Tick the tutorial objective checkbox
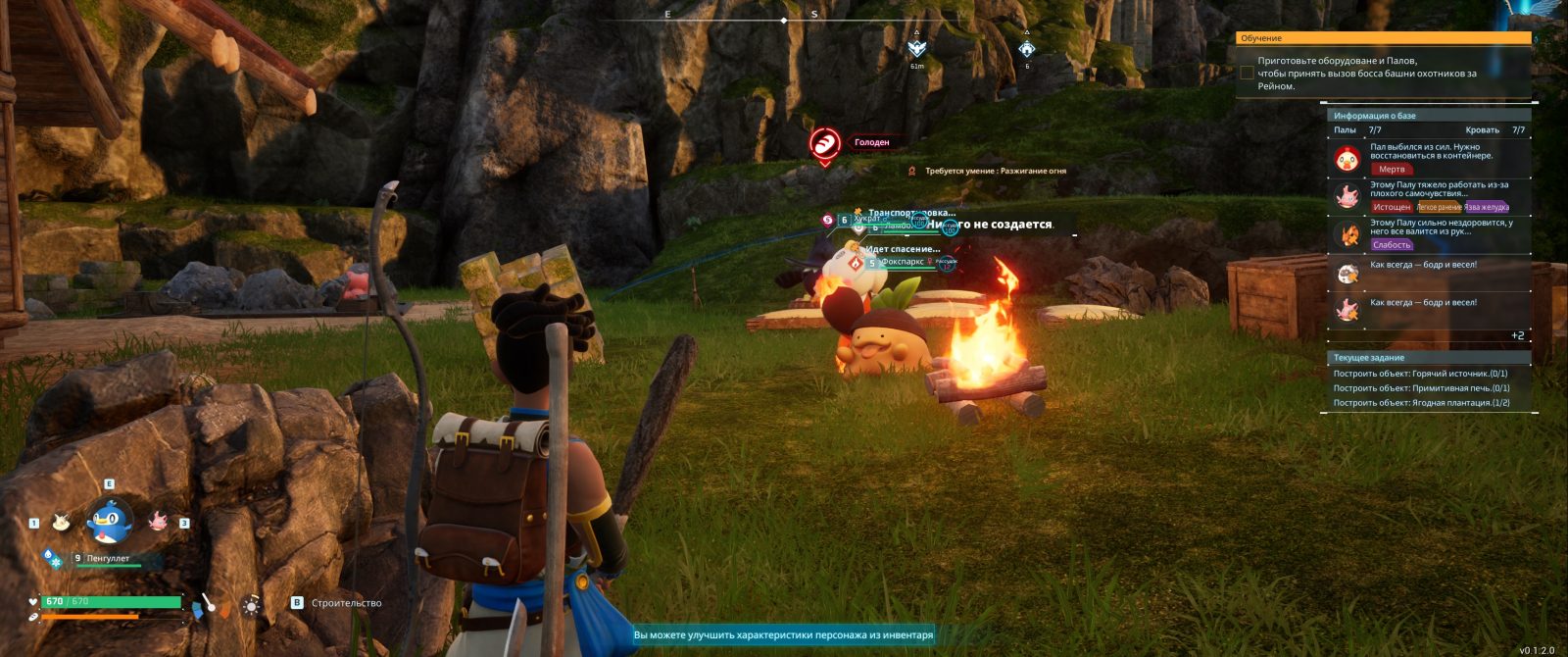 (1247, 73)
